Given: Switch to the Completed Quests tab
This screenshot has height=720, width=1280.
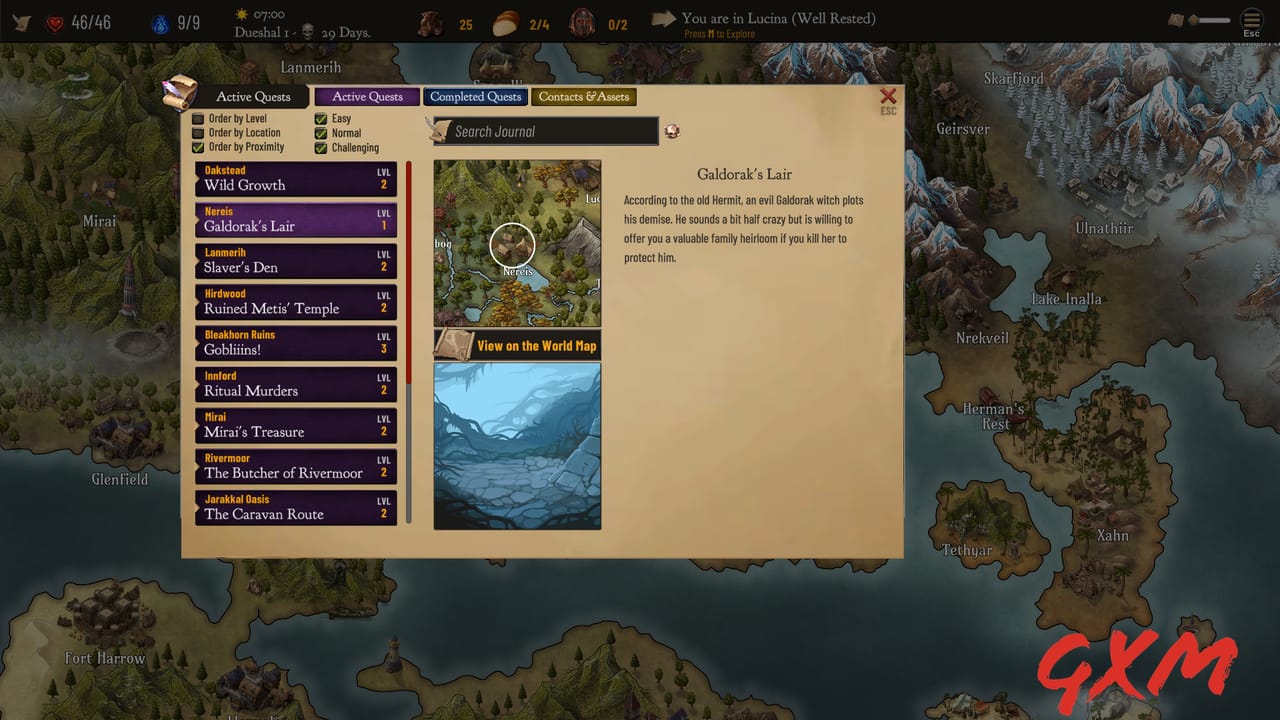Looking at the screenshot, I should pos(475,96).
